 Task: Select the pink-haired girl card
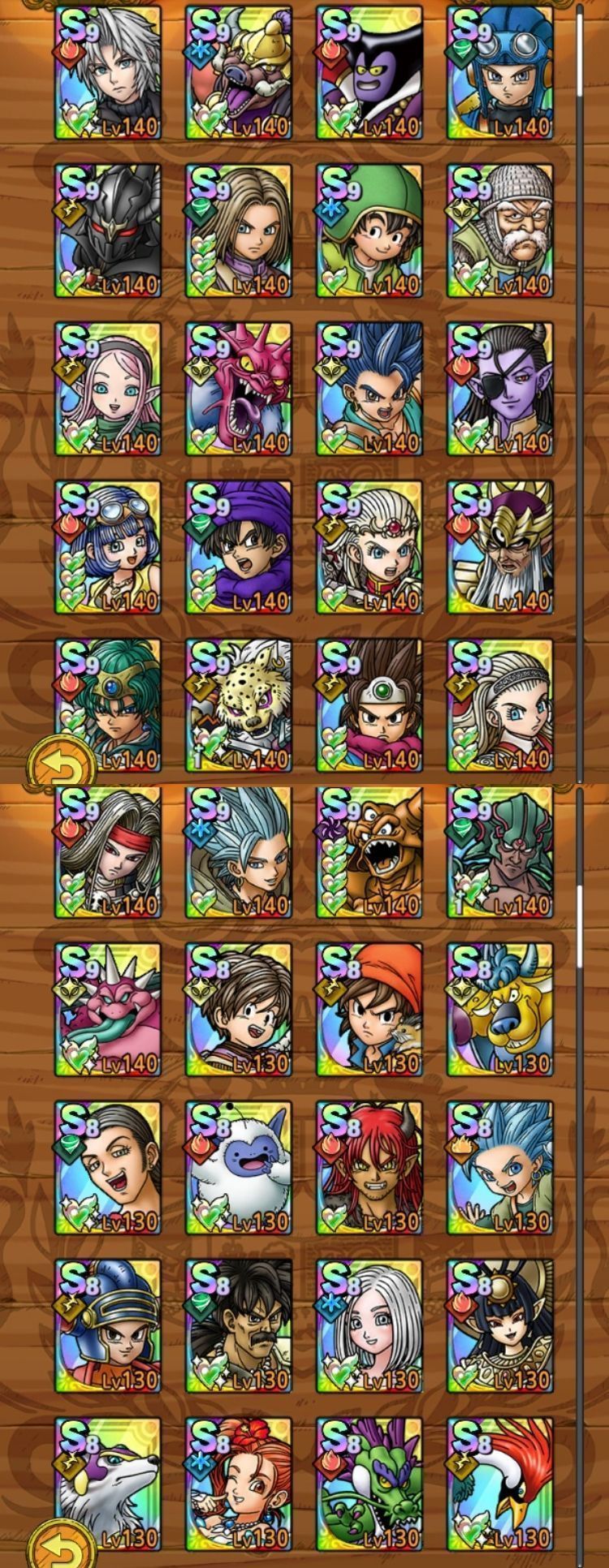coord(108,390)
